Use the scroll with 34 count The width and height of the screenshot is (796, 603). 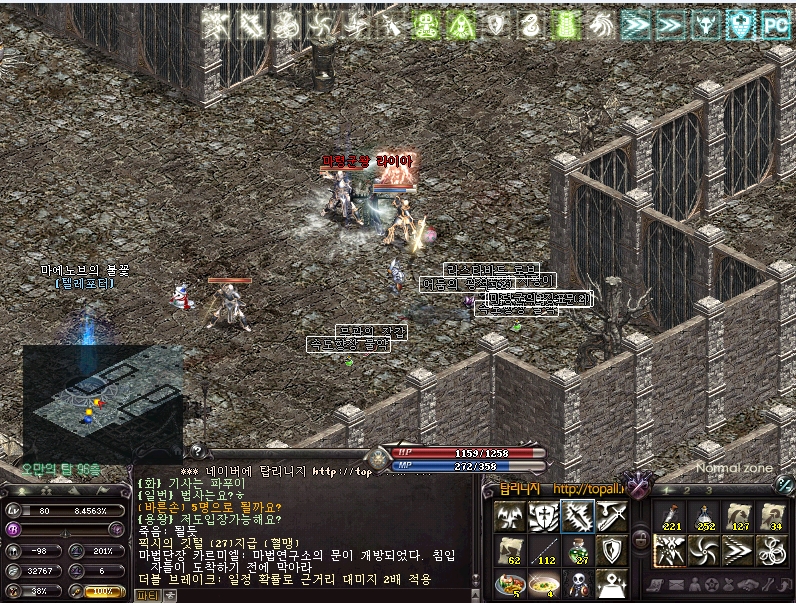point(772,517)
